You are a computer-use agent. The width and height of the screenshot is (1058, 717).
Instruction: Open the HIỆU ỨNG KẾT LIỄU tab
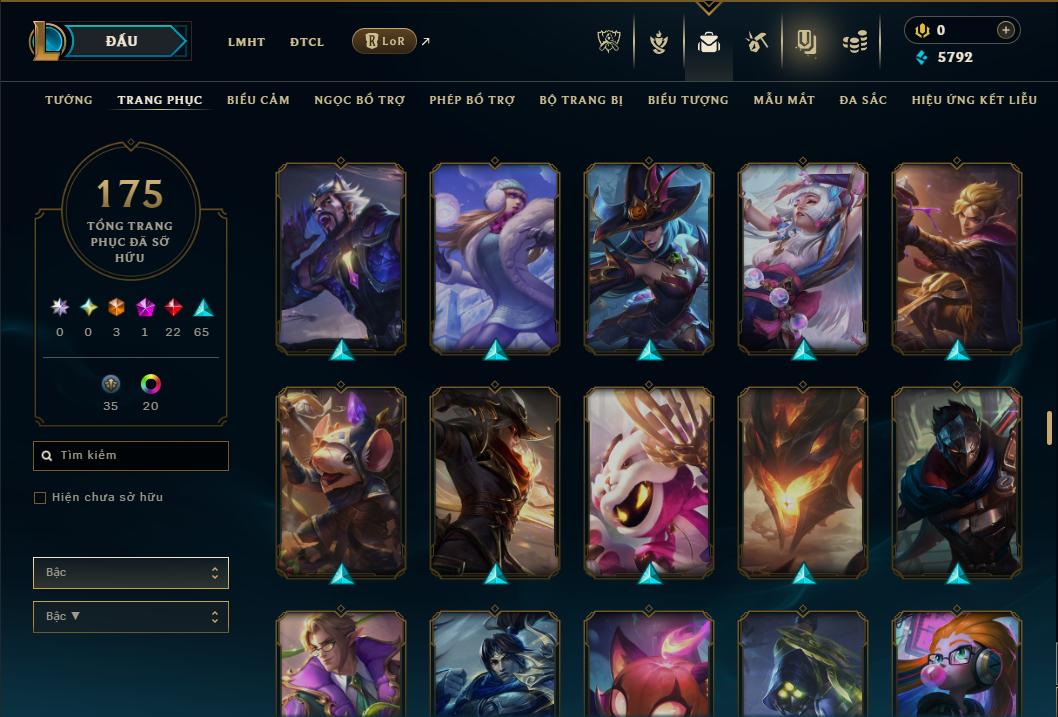[x=973, y=100]
